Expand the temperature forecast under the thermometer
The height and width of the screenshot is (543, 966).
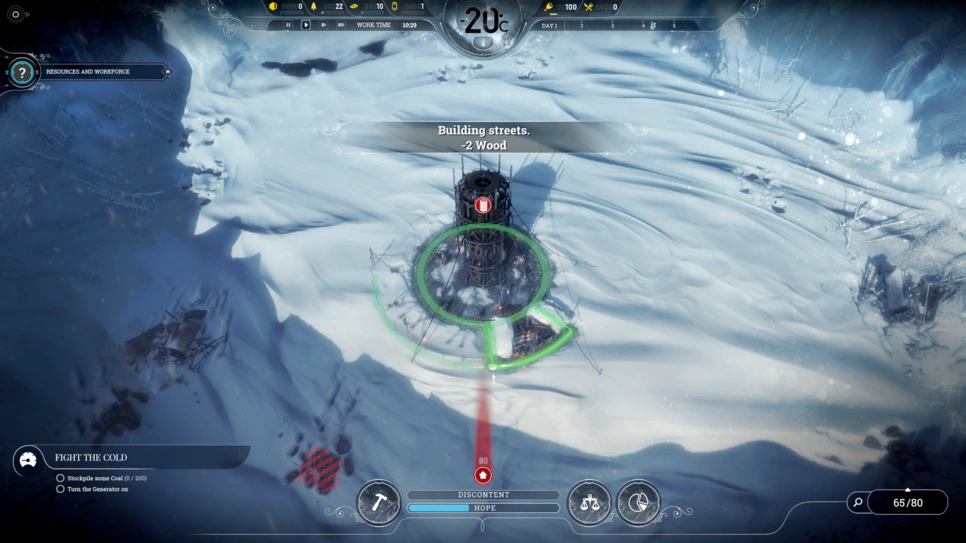point(483,44)
